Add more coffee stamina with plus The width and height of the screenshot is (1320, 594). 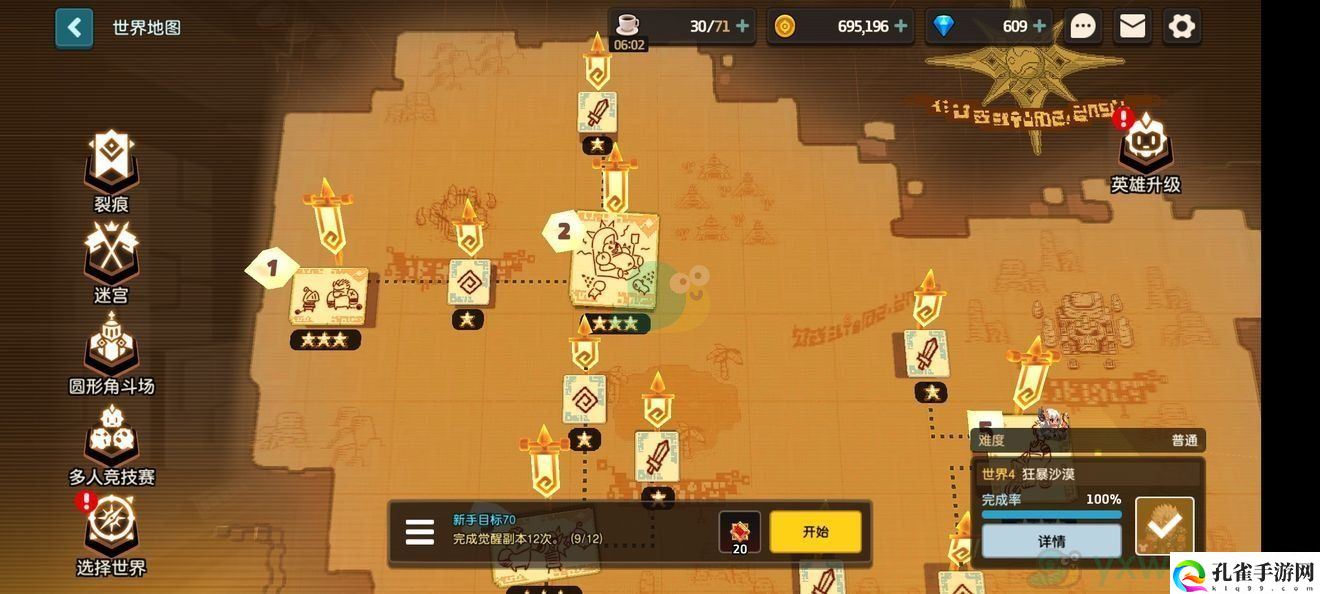(x=742, y=27)
